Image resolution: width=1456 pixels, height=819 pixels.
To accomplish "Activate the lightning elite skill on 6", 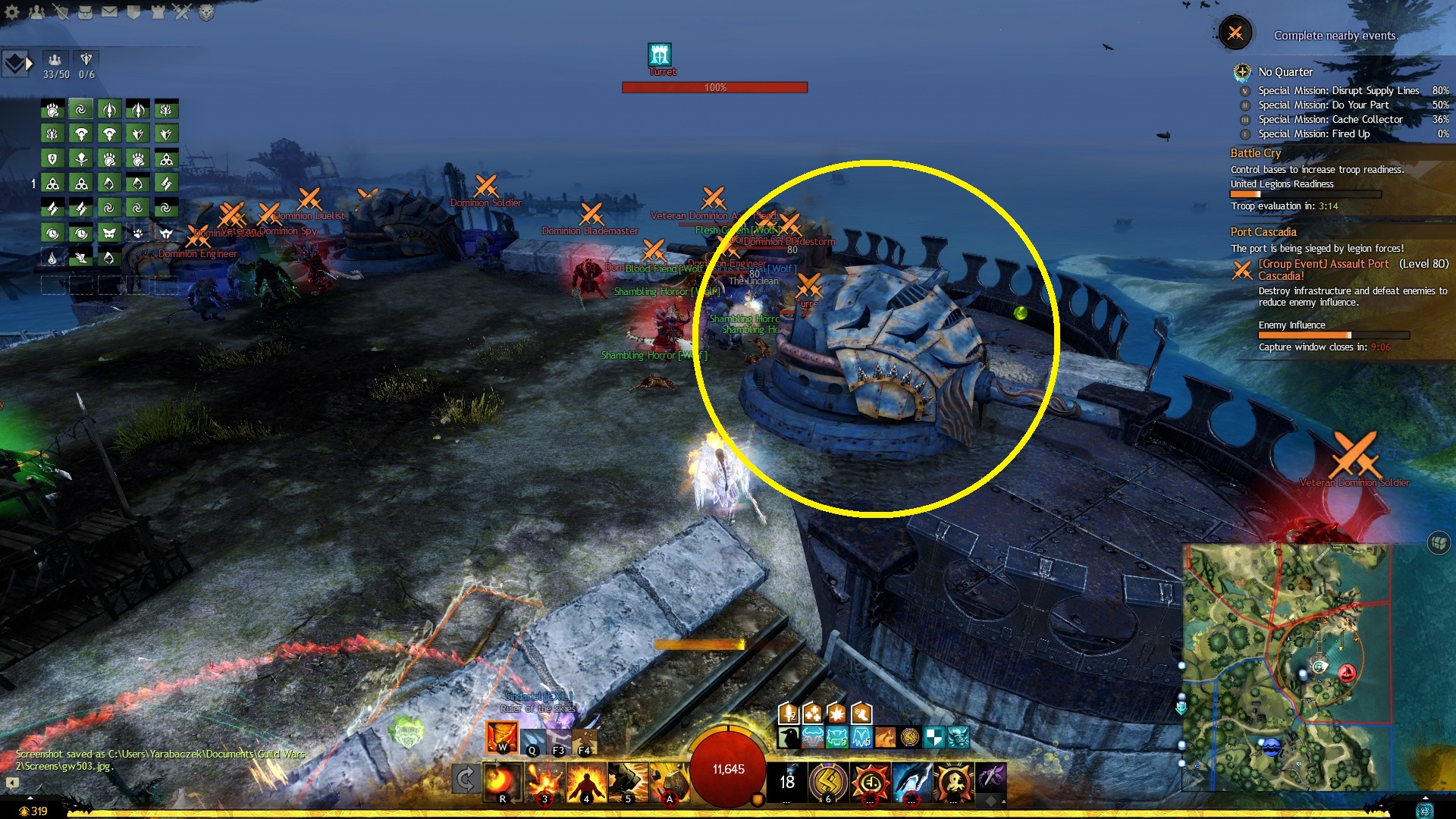I will [x=828, y=781].
